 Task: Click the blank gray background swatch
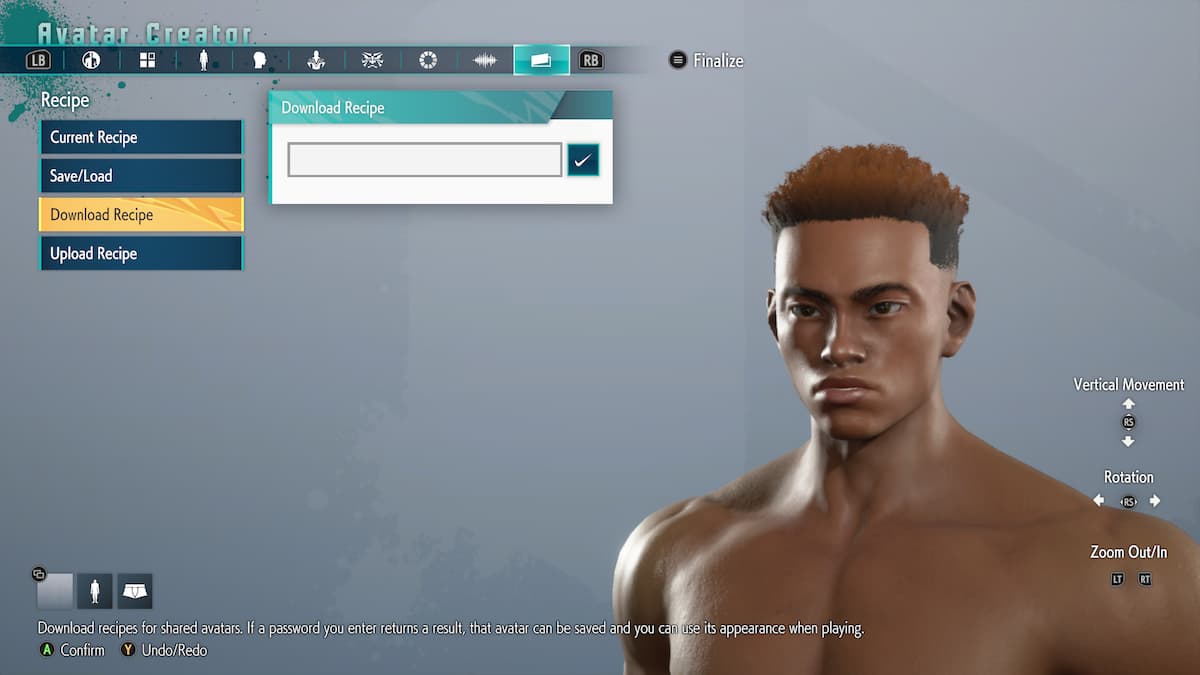coord(55,591)
